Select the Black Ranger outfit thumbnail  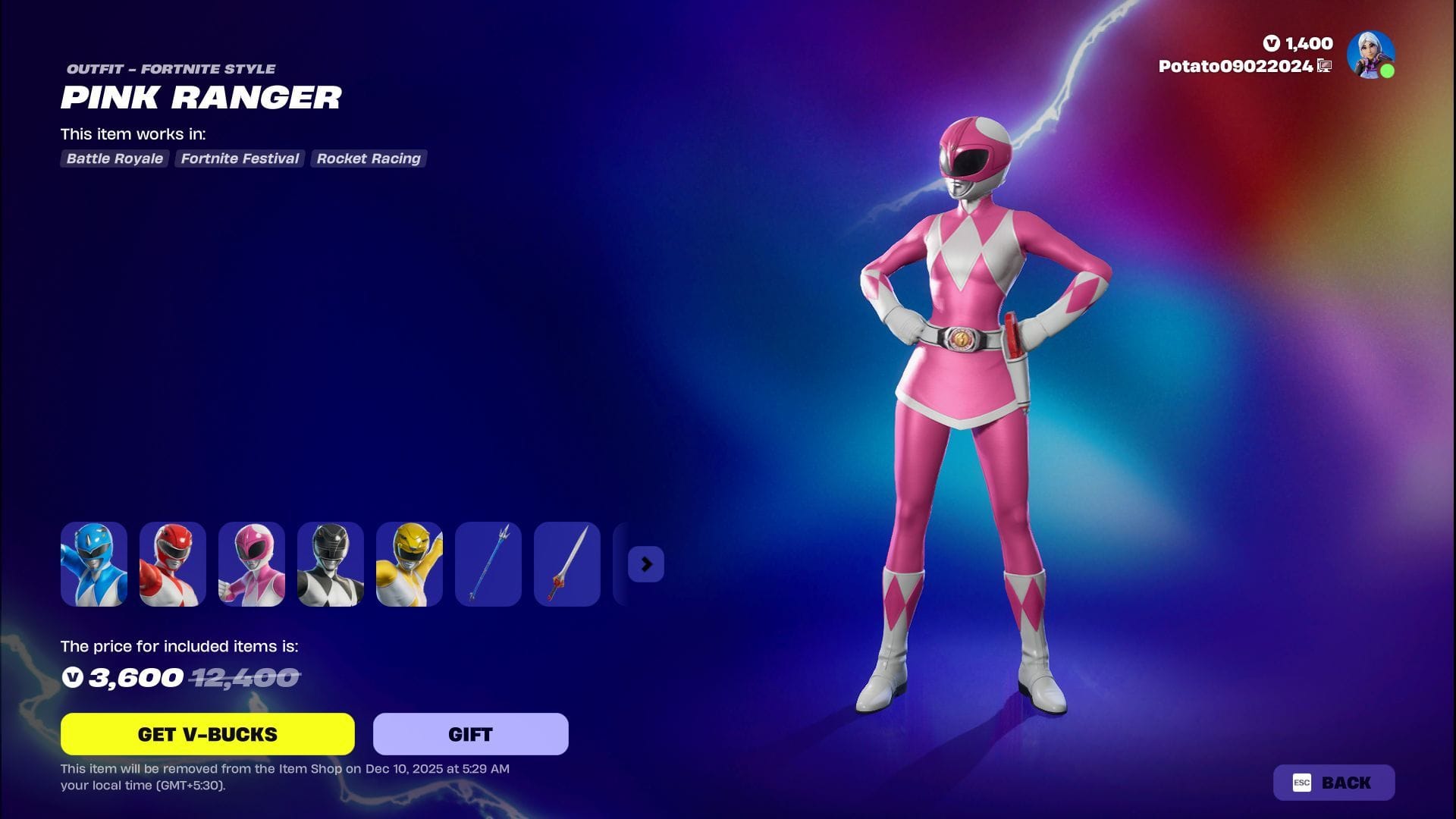point(330,564)
